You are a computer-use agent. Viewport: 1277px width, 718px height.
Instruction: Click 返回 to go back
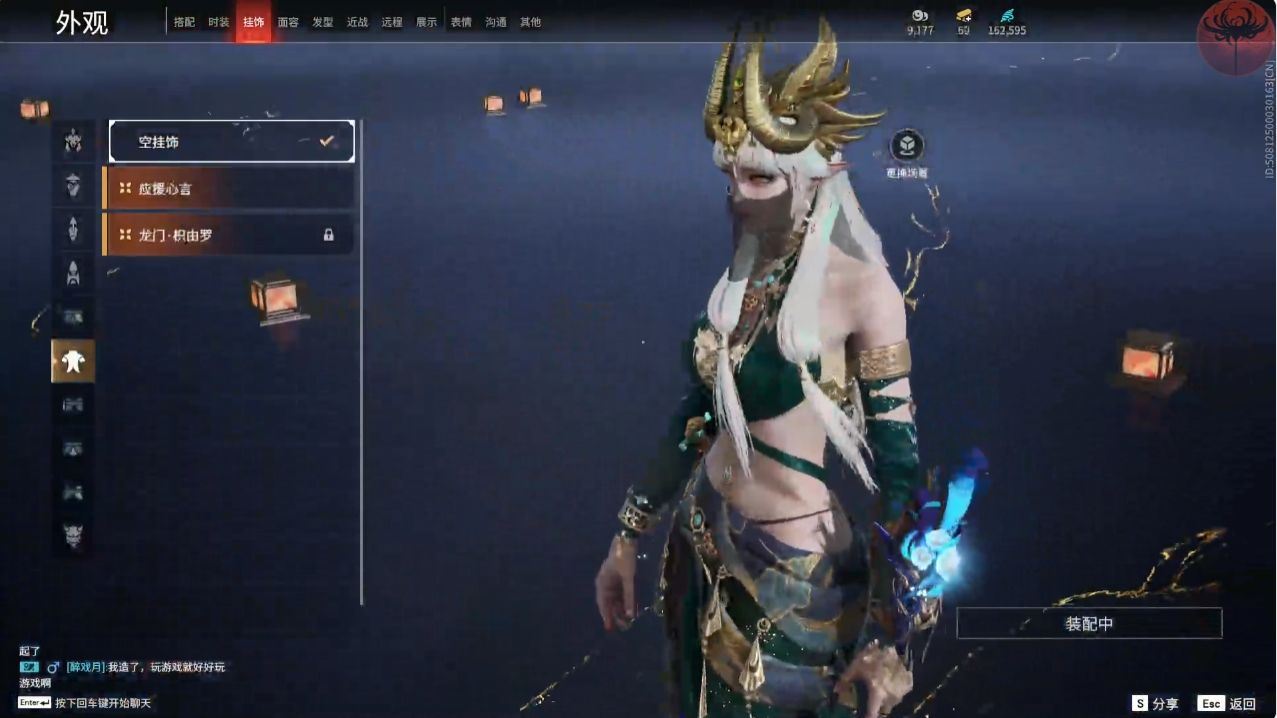1228,704
